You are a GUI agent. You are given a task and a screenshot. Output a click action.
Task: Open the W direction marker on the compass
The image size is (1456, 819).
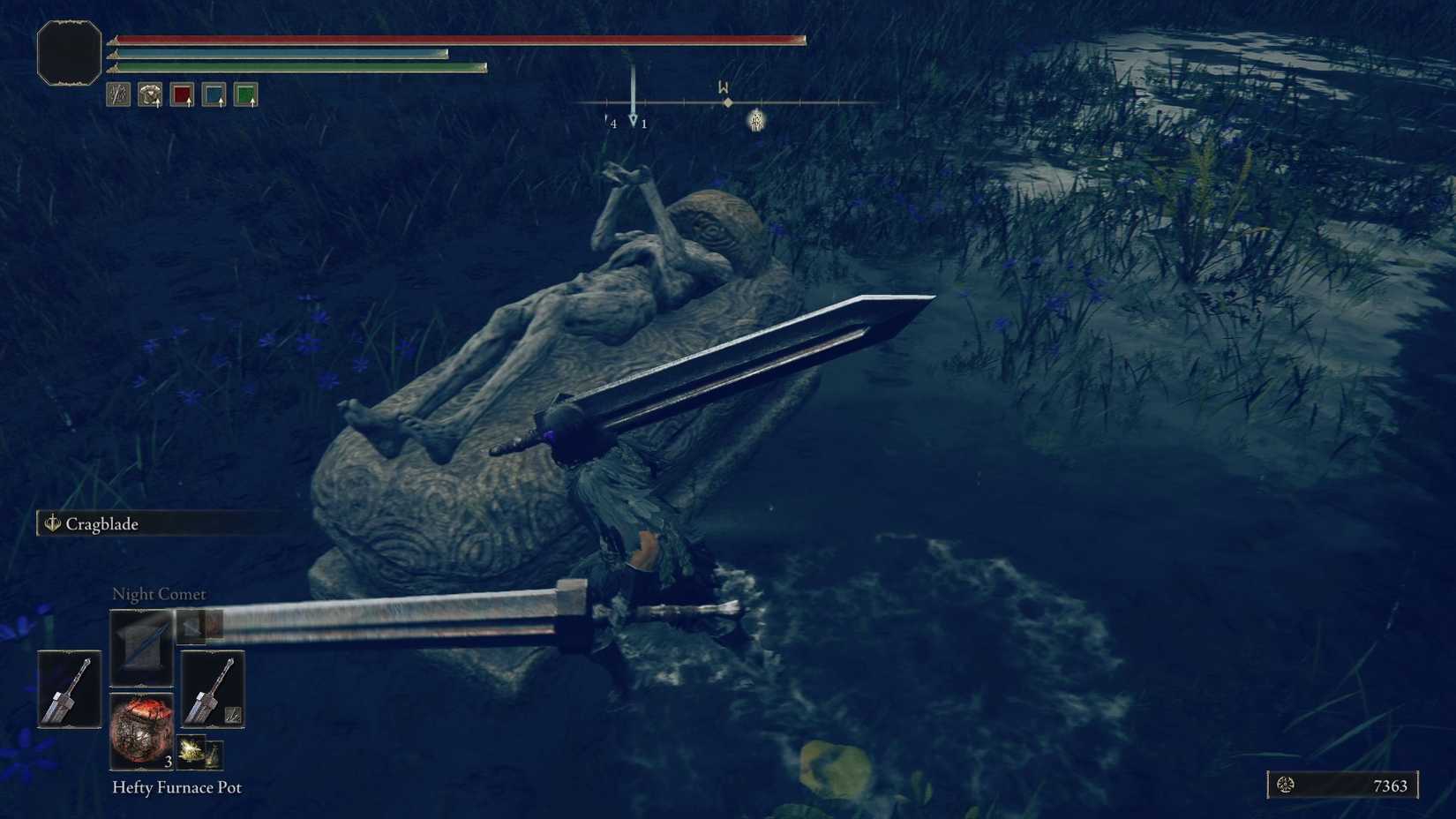(x=722, y=87)
